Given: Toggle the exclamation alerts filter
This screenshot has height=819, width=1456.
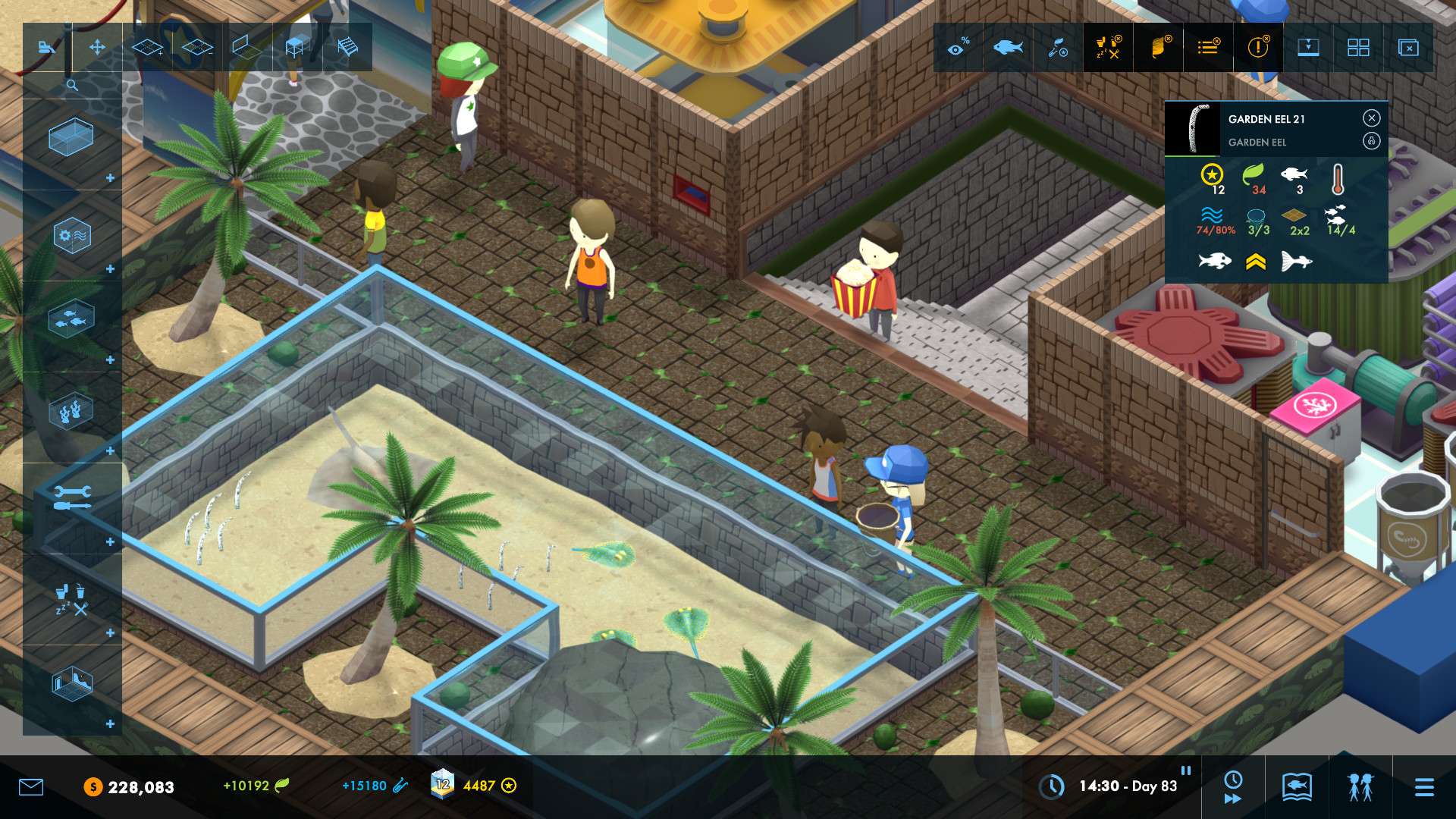Looking at the screenshot, I should pos(1258,47).
